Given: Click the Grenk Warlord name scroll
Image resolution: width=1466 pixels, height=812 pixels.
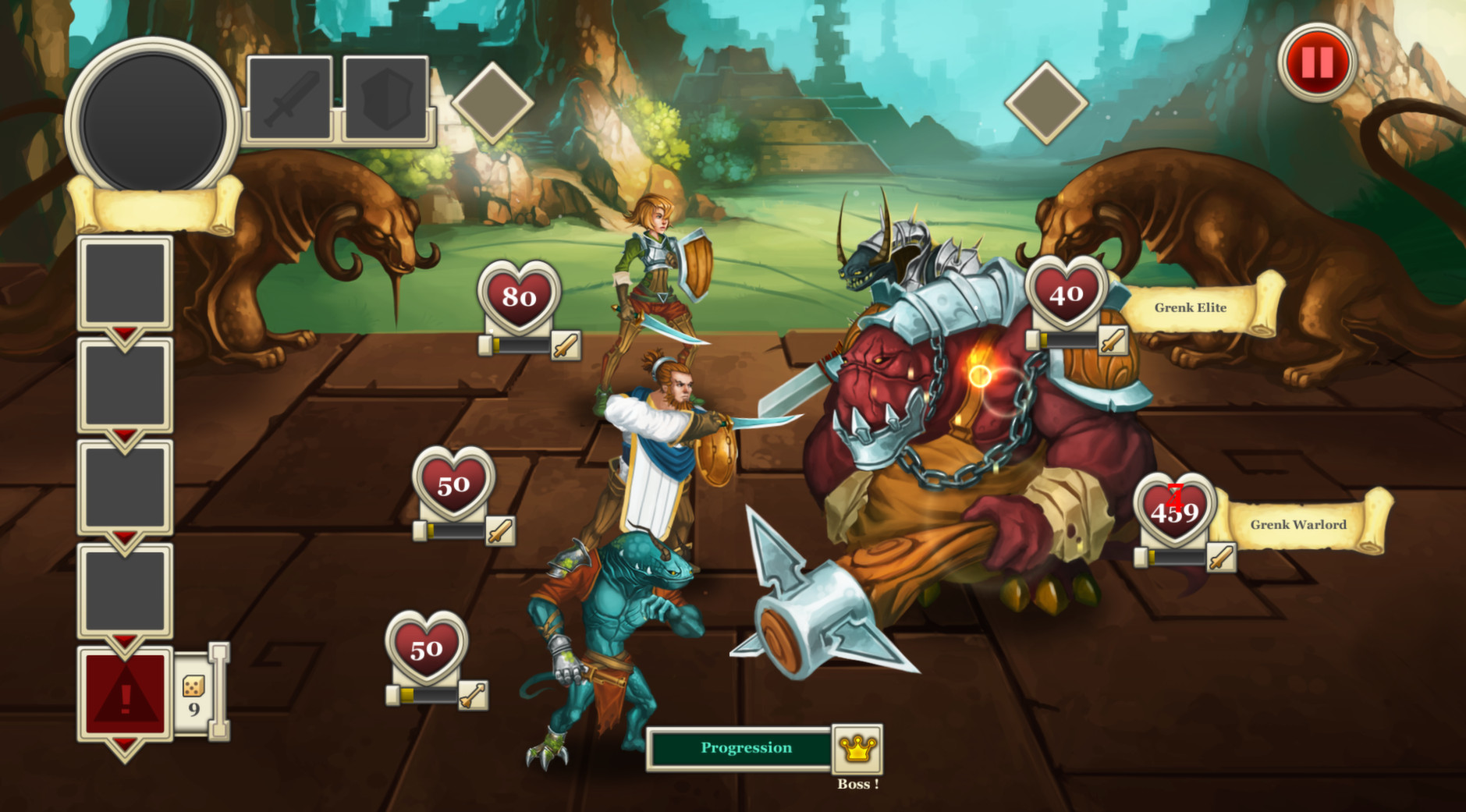Looking at the screenshot, I should pyautogui.click(x=1298, y=524).
